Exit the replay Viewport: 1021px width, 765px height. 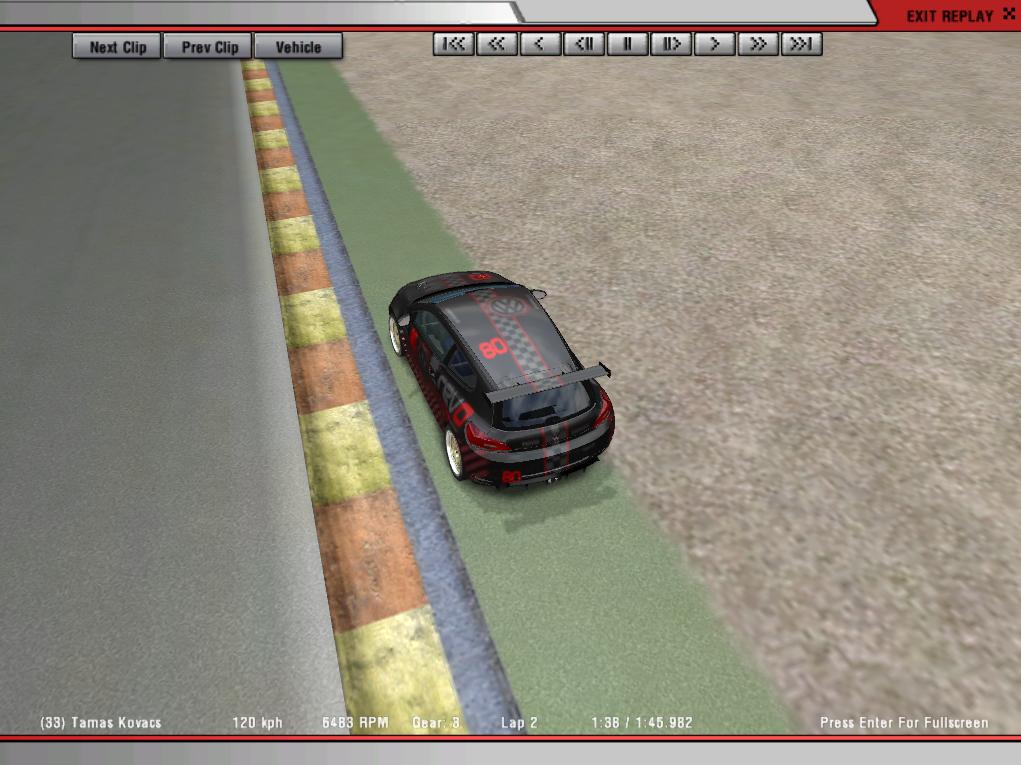pyautogui.click(x=948, y=15)
